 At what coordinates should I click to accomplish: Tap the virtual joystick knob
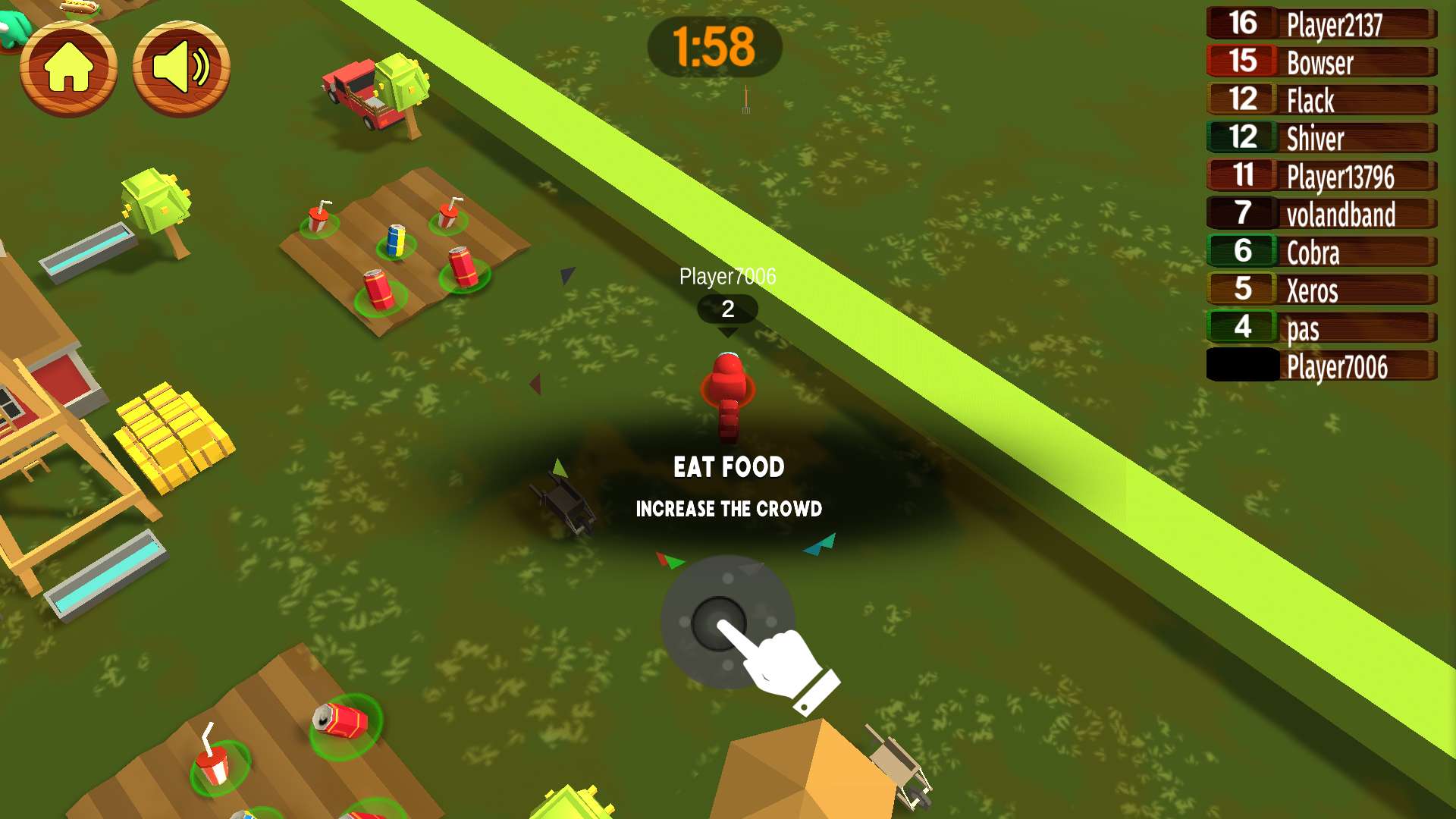718,623
